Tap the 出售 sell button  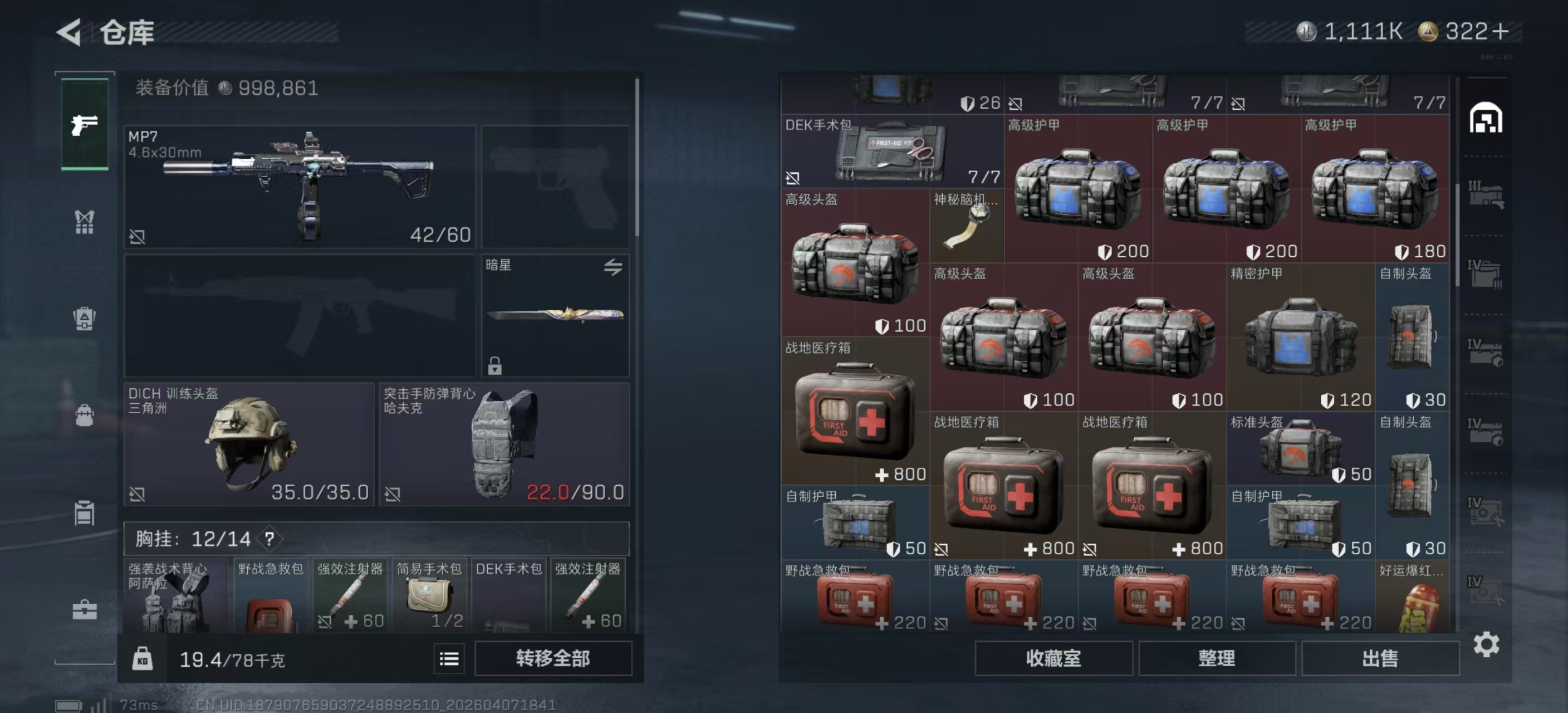point(1380,658)
